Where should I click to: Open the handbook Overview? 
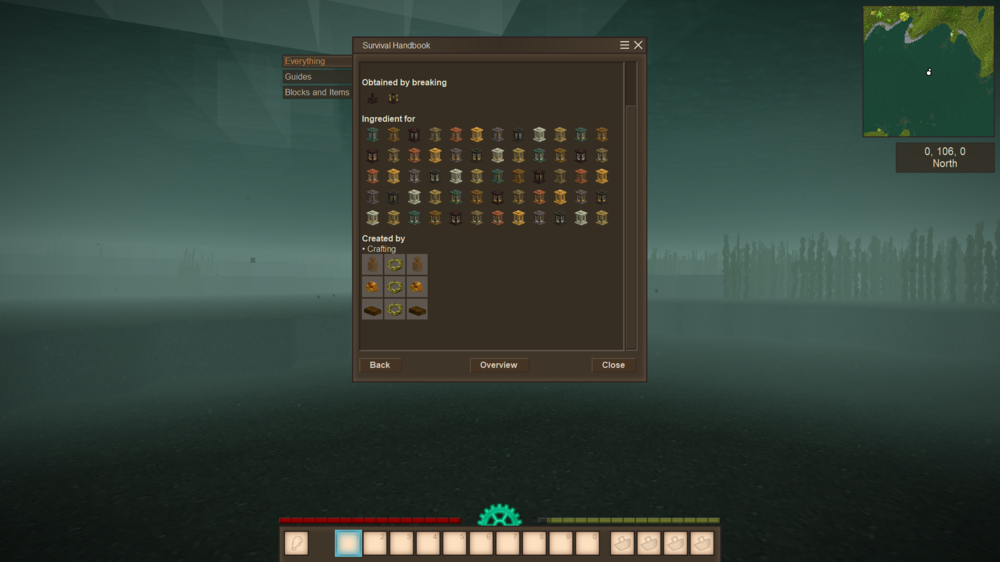point(498,365)
